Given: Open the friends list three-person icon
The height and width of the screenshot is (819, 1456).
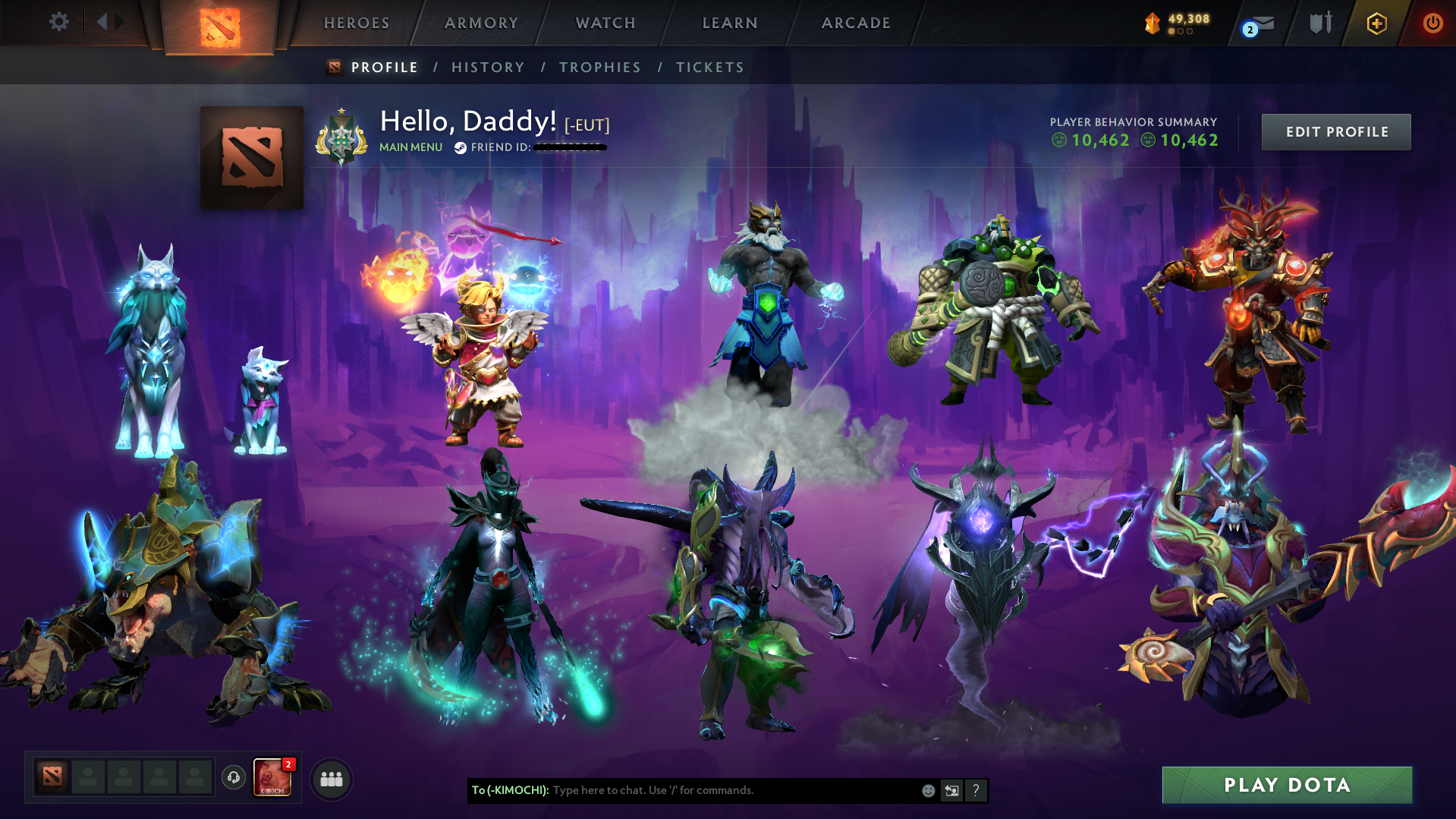Looking at the screenshot, I should (331, 779).
